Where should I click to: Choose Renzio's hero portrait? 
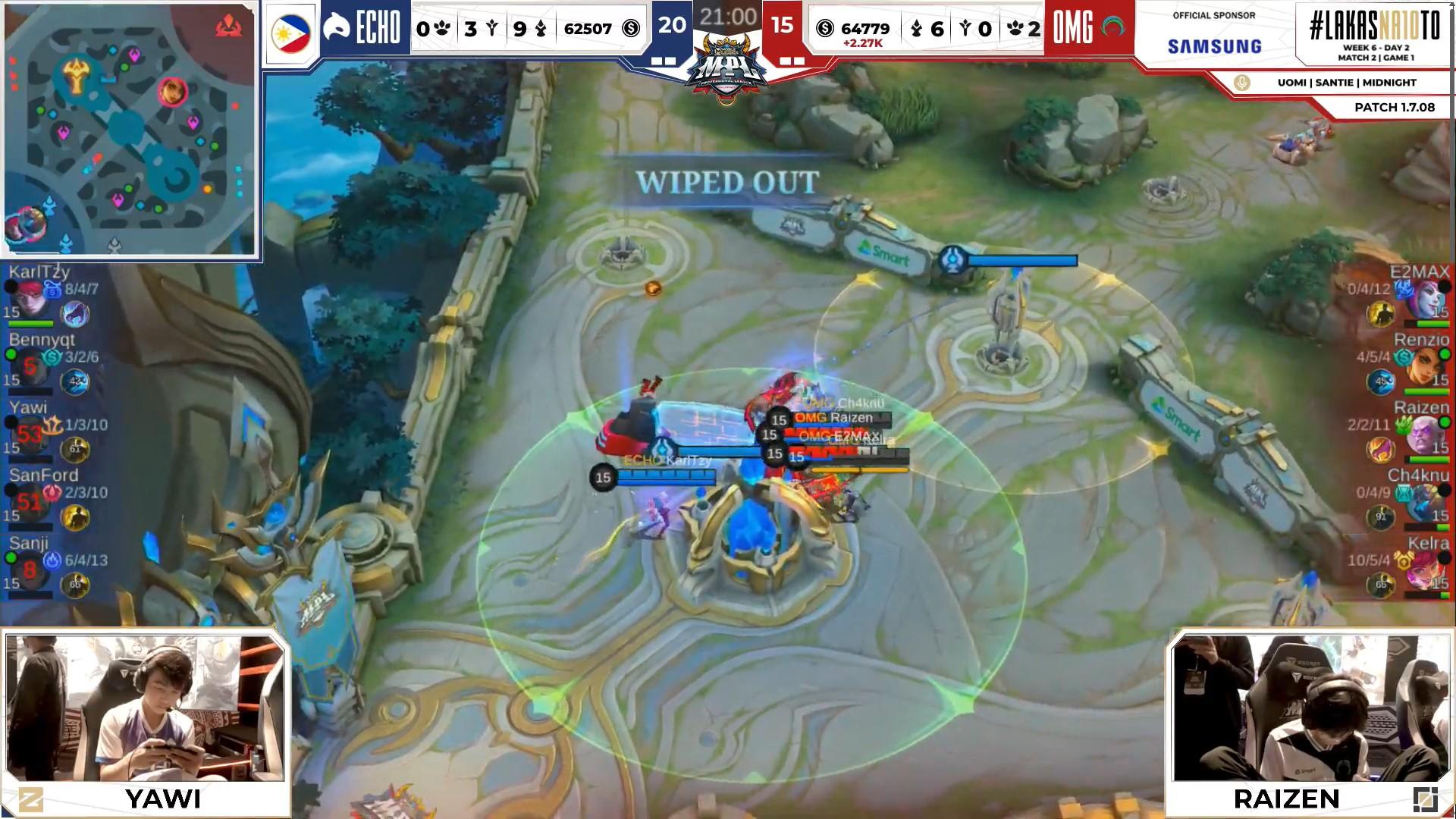[x=1426, y=369]
